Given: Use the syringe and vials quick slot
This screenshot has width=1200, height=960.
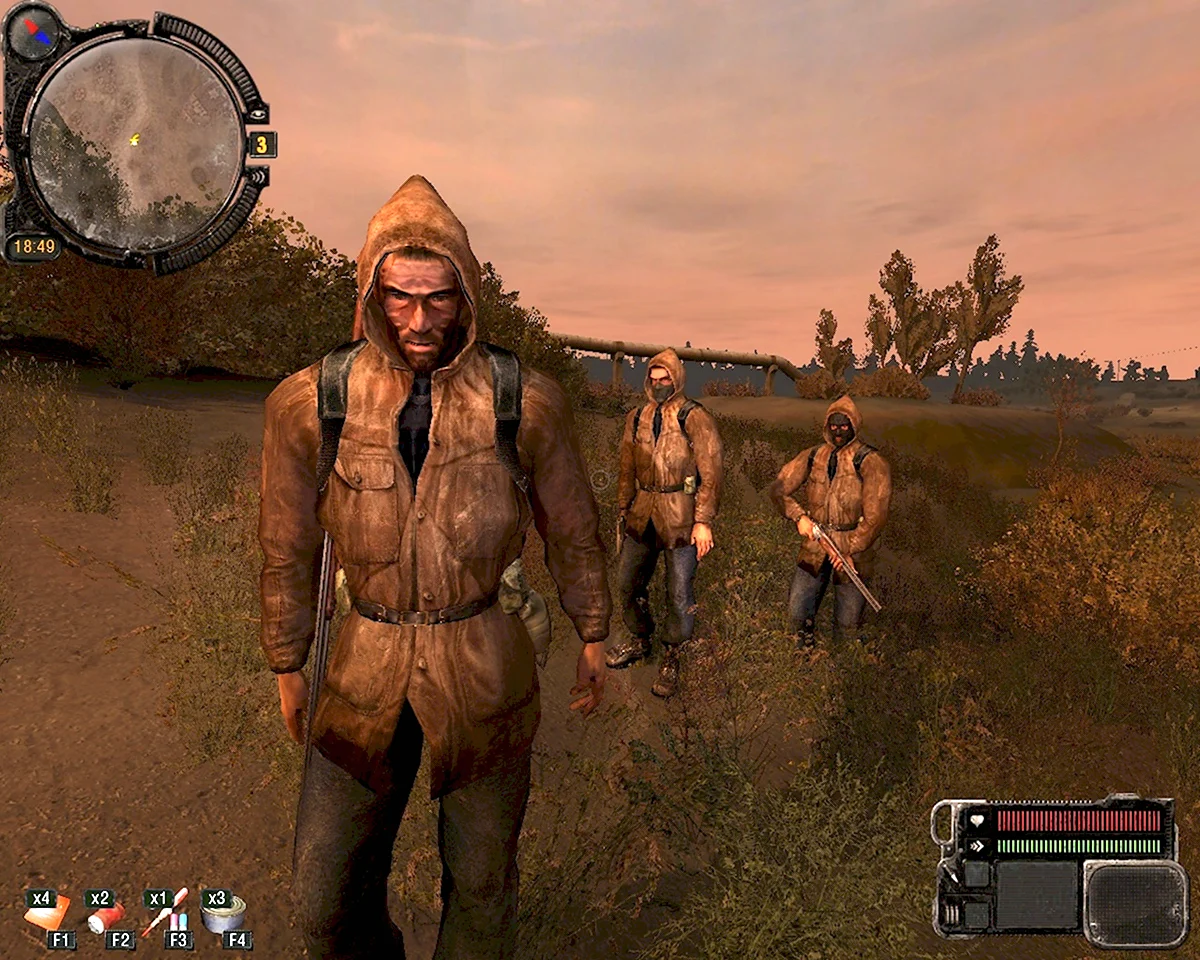Looking at the screenshot, I should (x=165, y=912).
